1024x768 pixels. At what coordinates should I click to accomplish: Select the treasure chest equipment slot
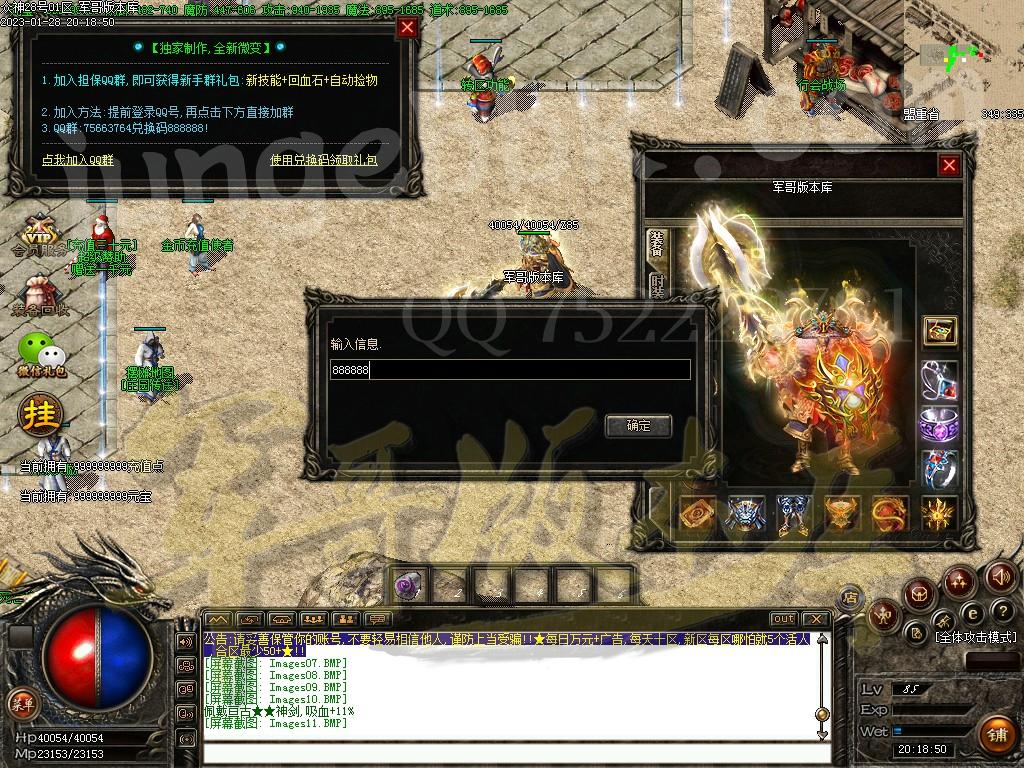coord(939,330)
